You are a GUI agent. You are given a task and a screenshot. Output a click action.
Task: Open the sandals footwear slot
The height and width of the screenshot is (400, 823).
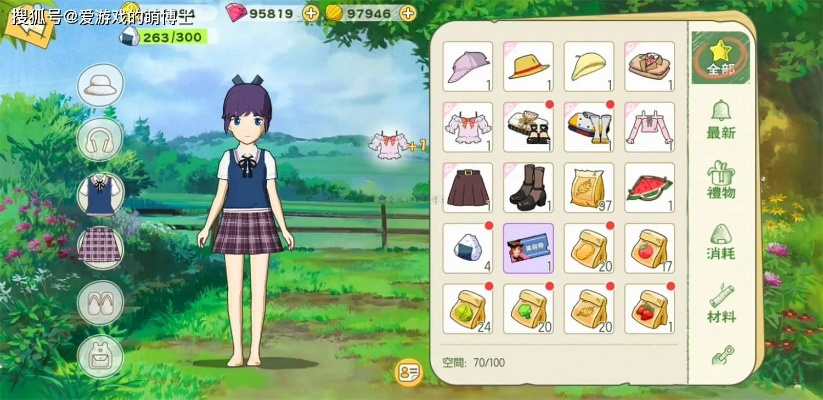click(x=100, y=301)
